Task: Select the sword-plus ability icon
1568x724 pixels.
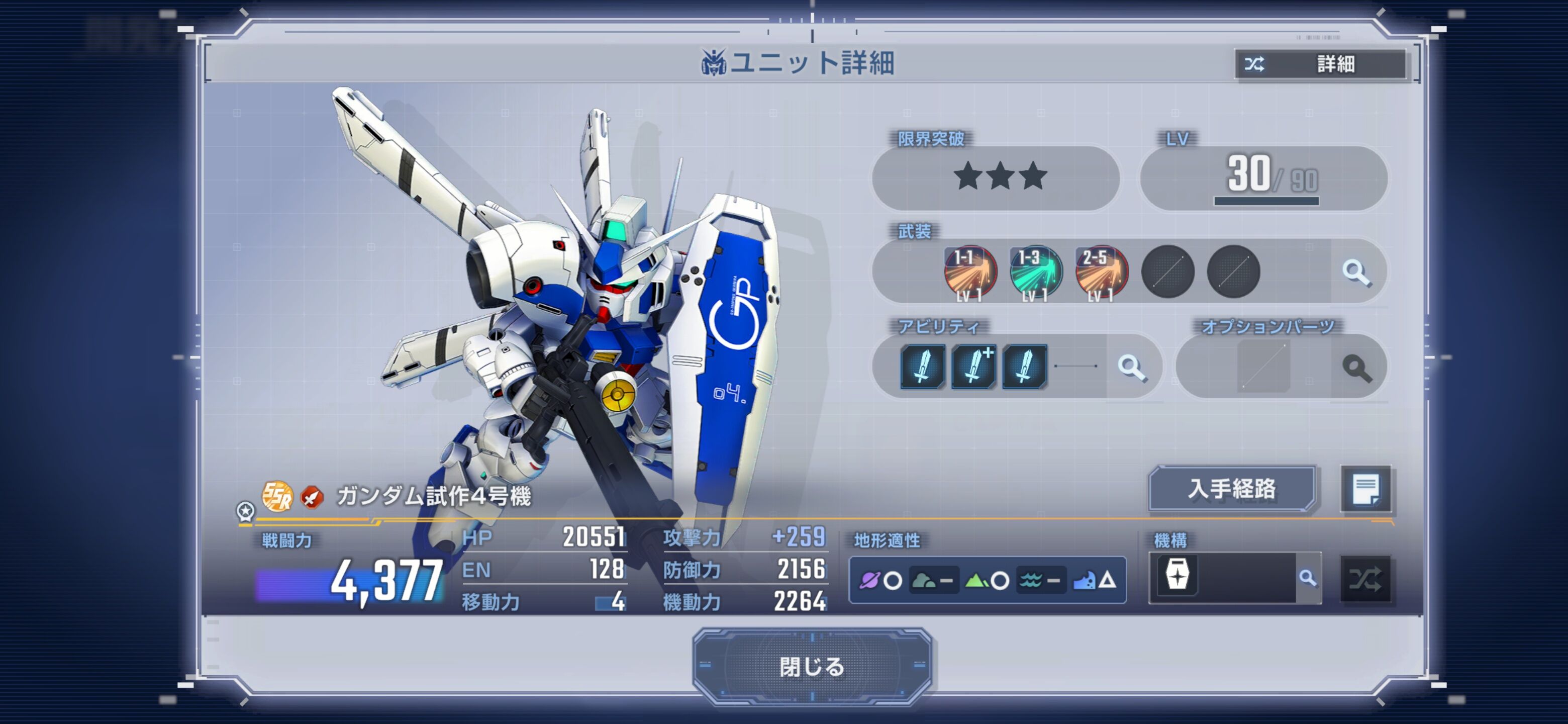Action: pyautogui.click(x=973, y=366)
